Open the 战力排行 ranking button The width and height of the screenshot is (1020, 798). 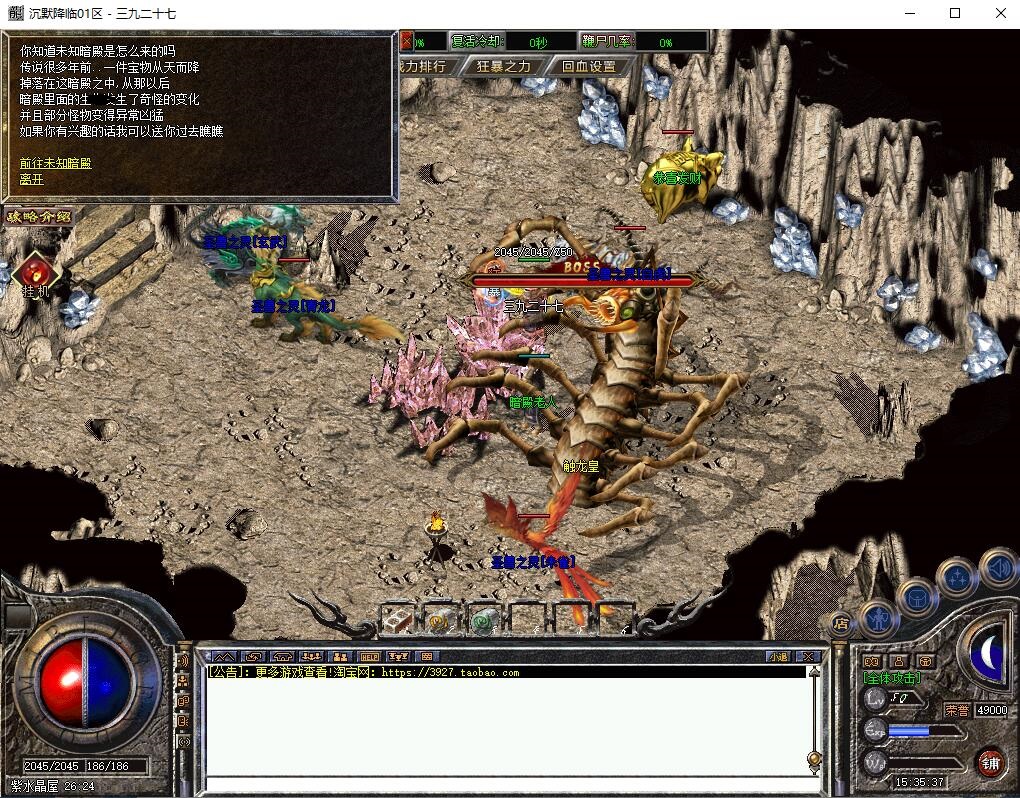[x=423, y=67]
